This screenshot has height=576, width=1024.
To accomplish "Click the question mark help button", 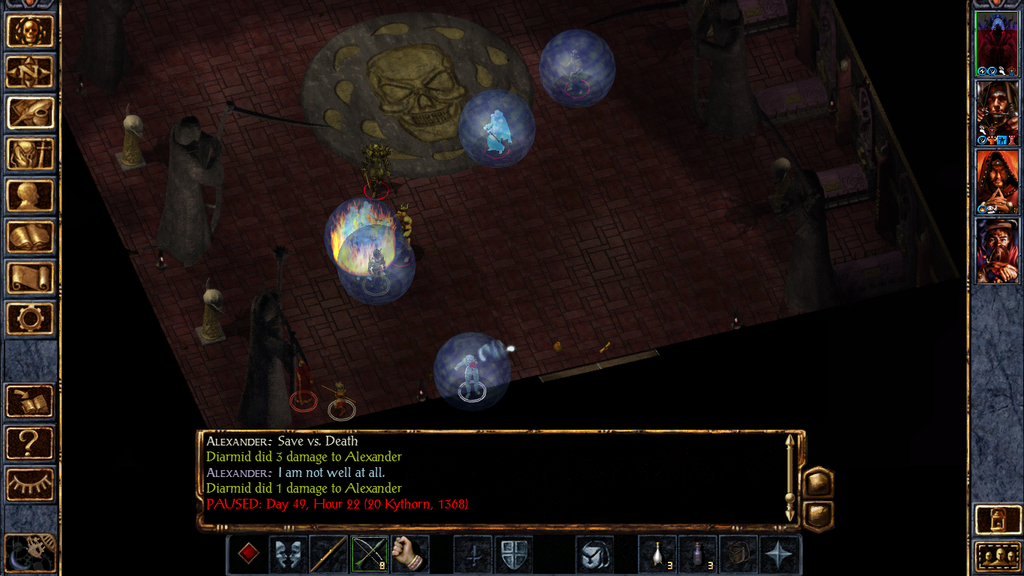I will tap(30, 441).
